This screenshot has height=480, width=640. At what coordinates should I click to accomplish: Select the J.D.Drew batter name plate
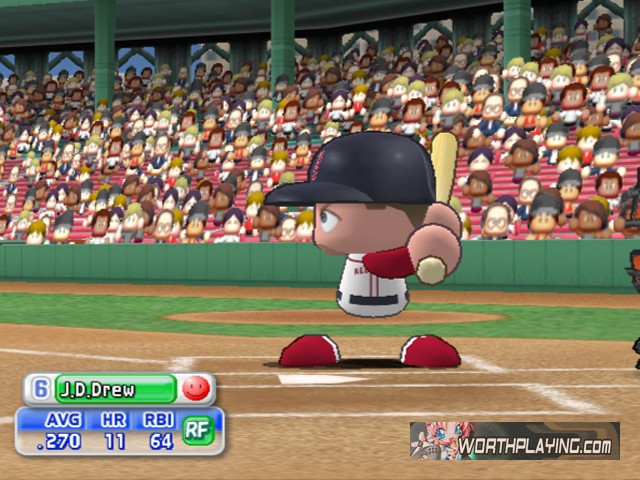(x=114, y=389)
